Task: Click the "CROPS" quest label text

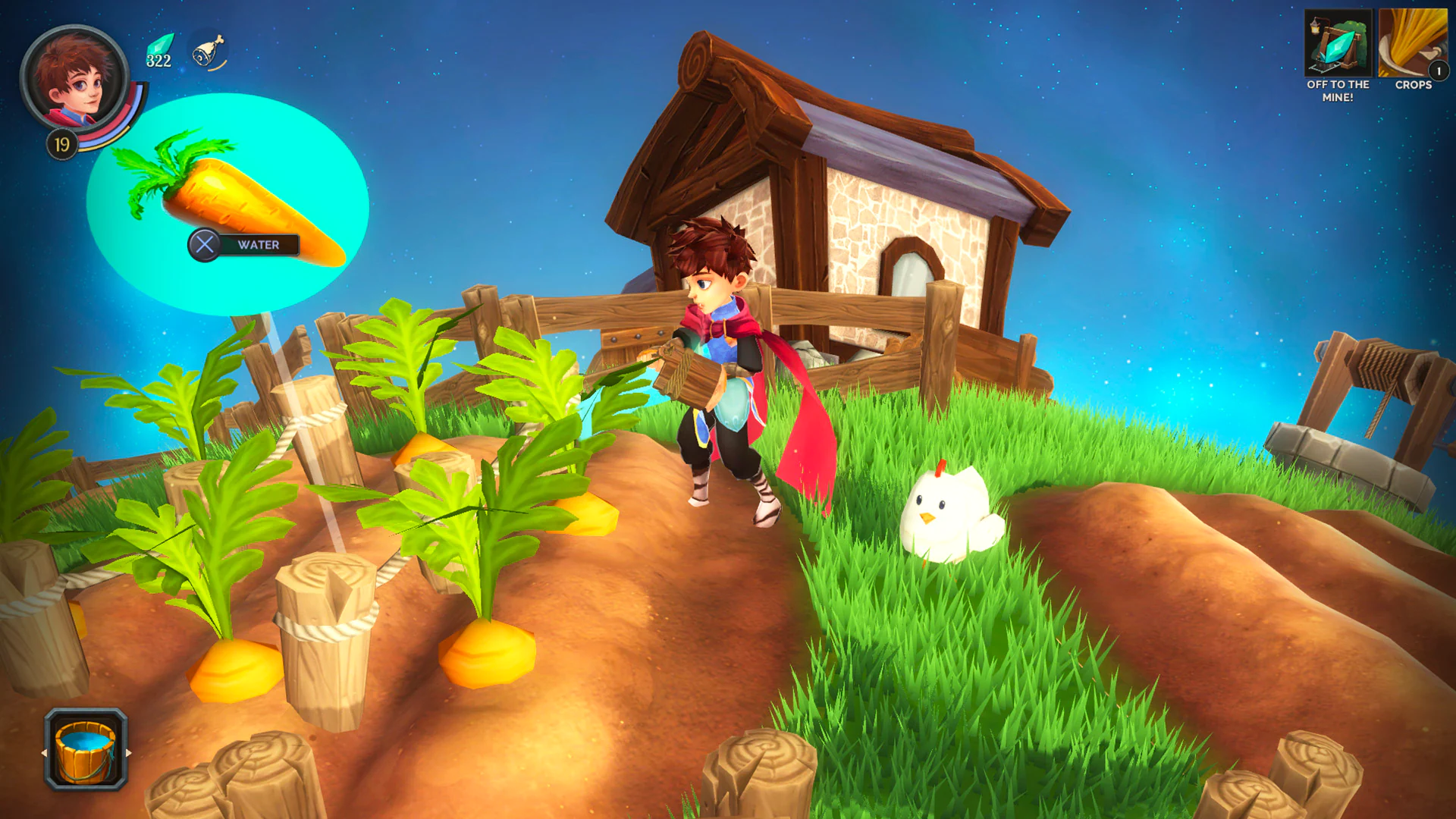Action: [1413, 86]
